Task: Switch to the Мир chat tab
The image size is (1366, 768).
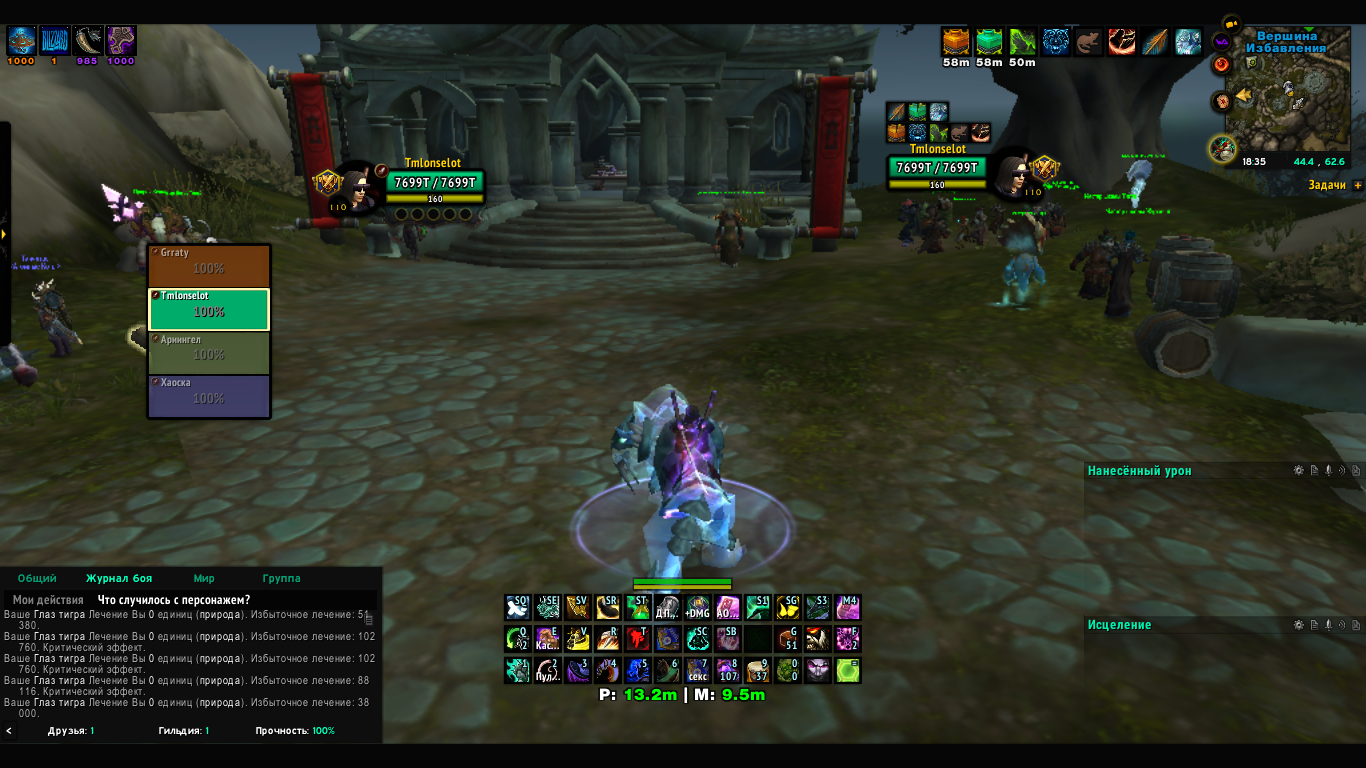Action: (x=204, y=579)
